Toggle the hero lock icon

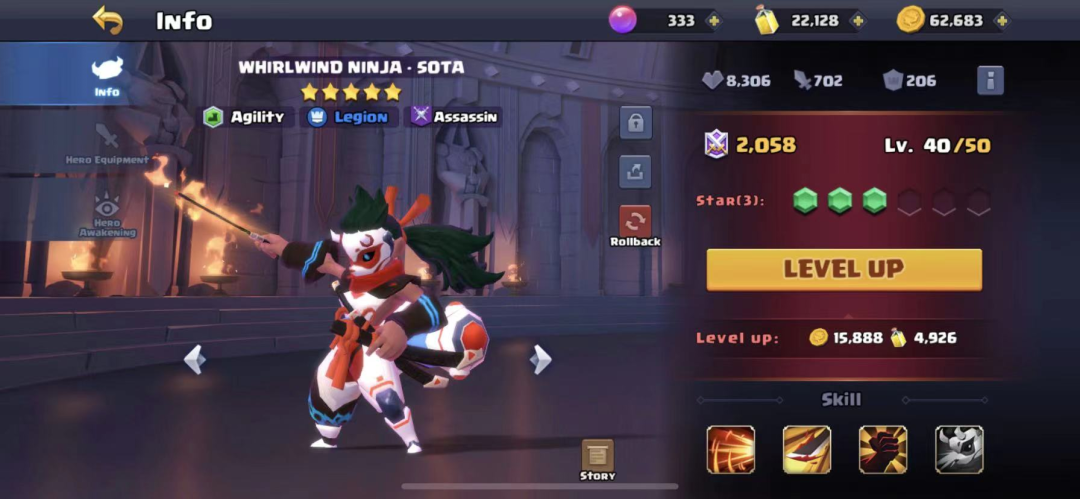tap(635, 123)
